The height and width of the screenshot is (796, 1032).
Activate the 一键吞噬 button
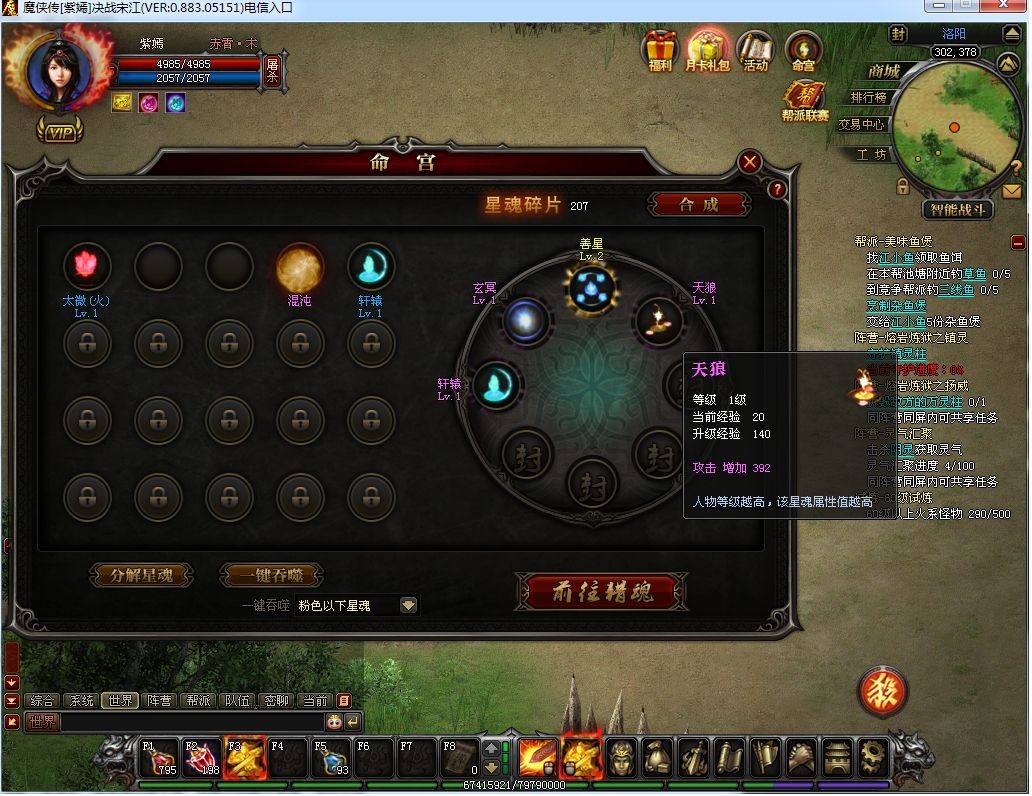tap(271, 575)
